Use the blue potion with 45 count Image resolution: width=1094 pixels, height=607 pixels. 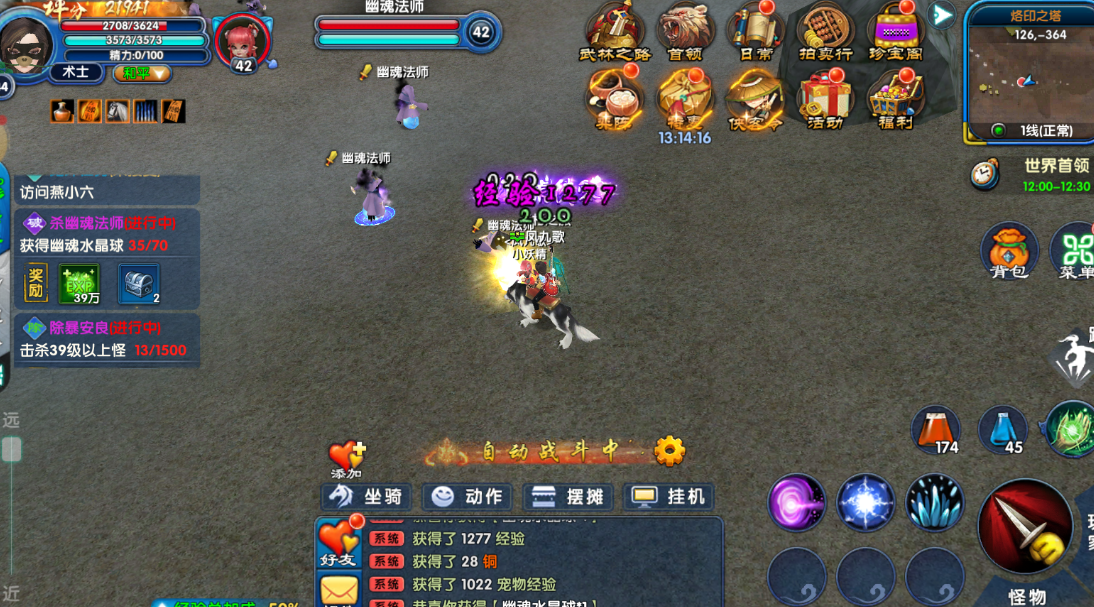(x=1002, y=430)
